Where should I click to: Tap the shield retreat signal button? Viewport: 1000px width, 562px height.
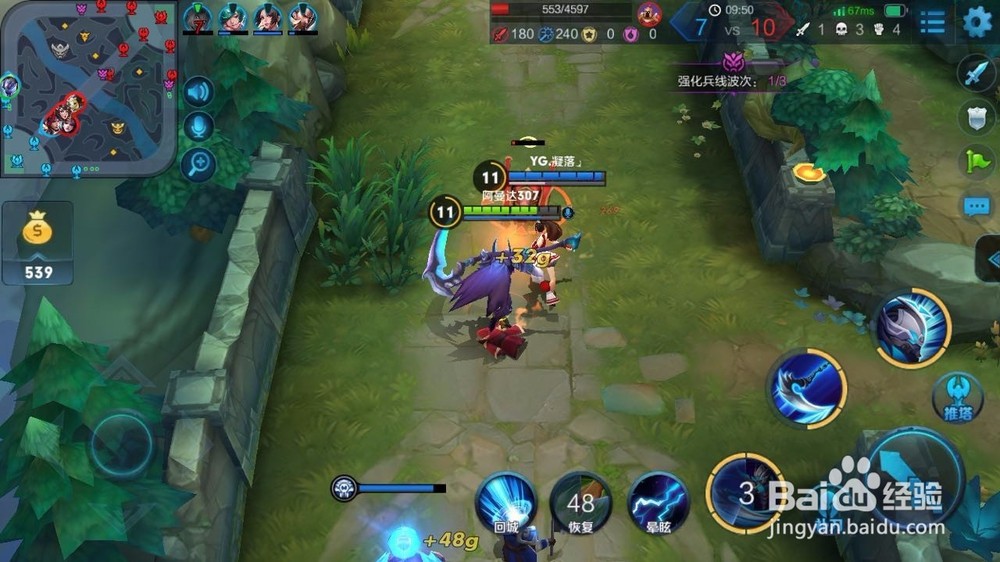[976, 117]
